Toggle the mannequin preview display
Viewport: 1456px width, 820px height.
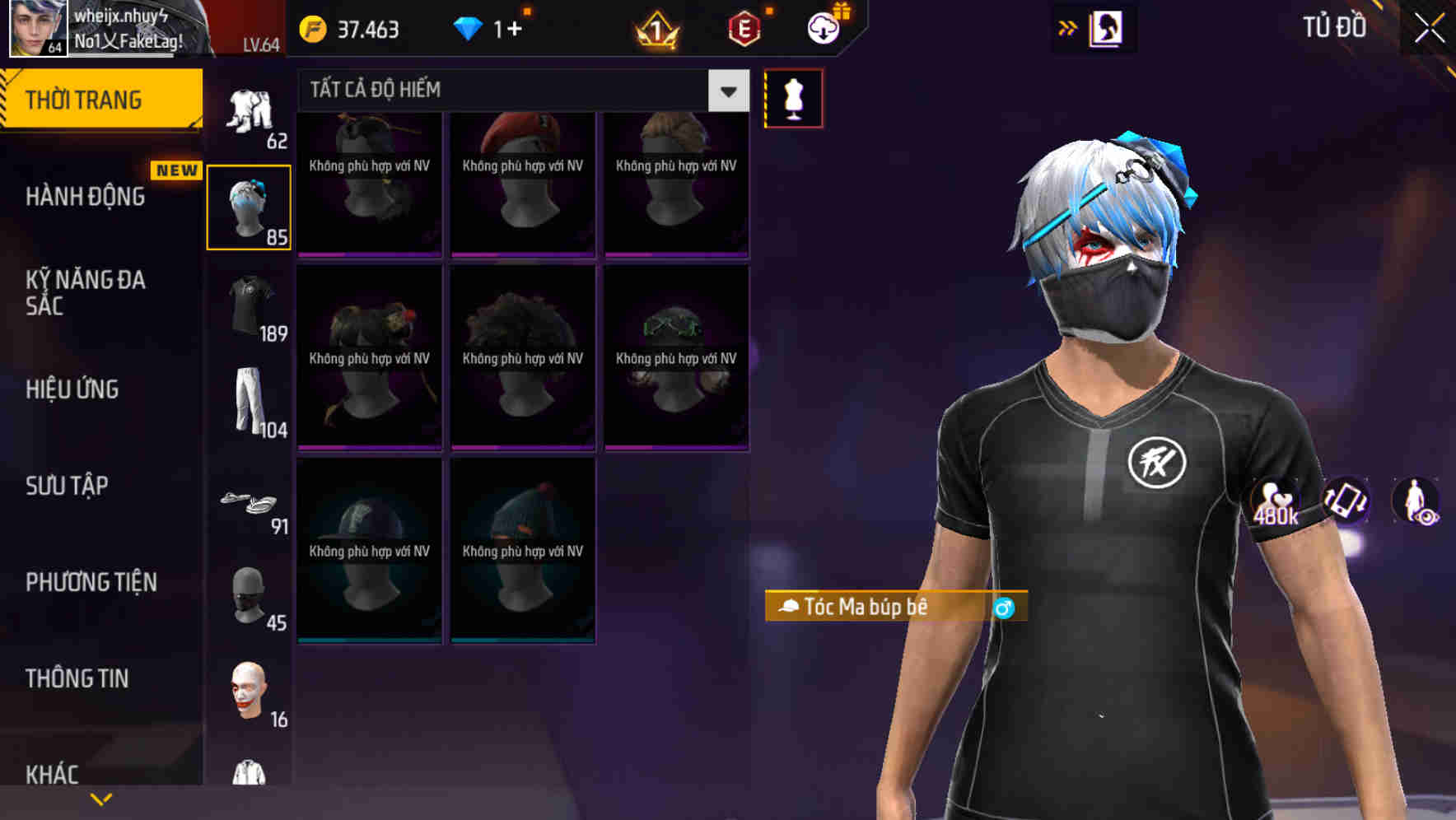point(793,98)
